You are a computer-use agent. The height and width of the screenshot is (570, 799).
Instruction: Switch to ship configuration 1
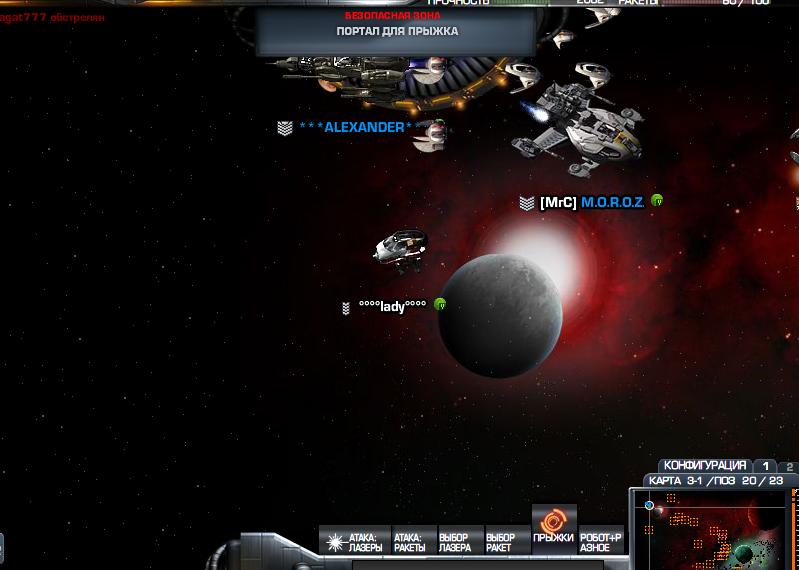[x=766, y=466]
